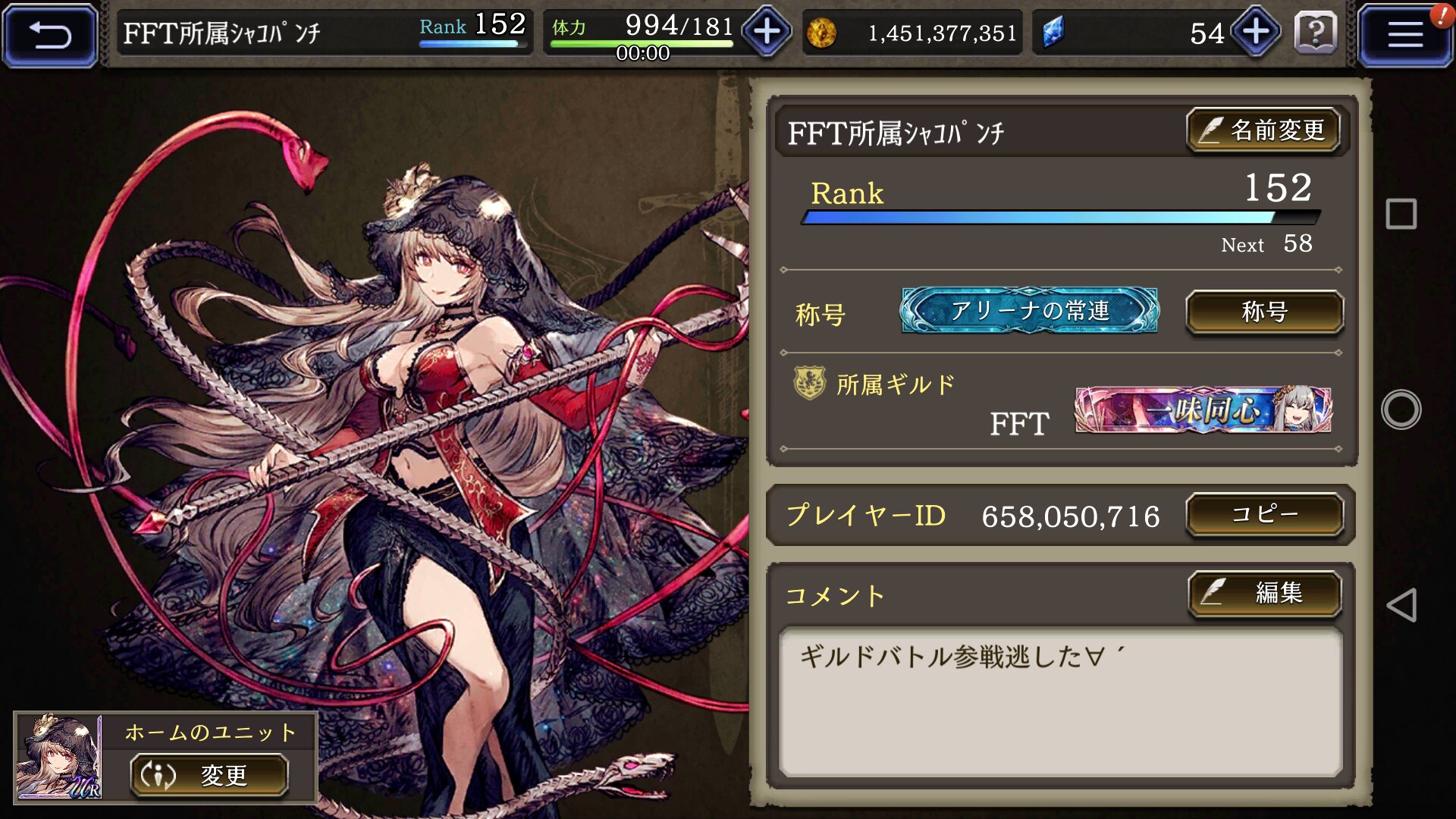The width and height of the screenshot is (1456, 819).
Task: Tap the 名前変更 name change button
Action: 1263,130
